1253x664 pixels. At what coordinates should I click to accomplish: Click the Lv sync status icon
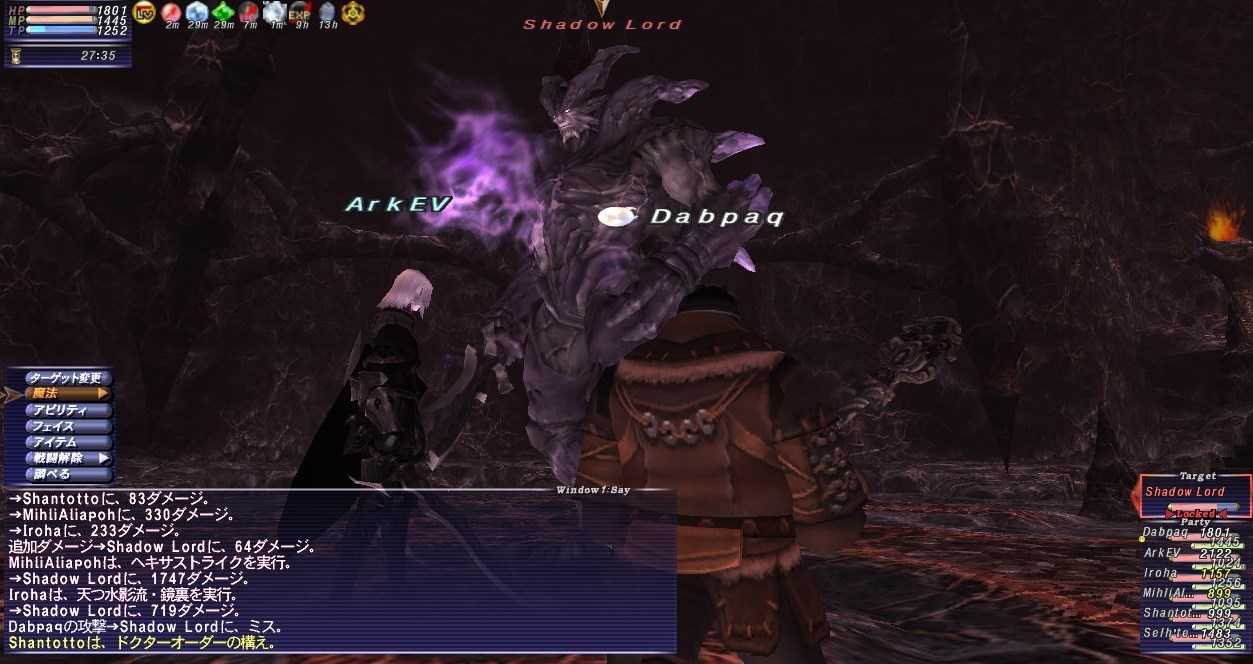[x=145, y=13]
